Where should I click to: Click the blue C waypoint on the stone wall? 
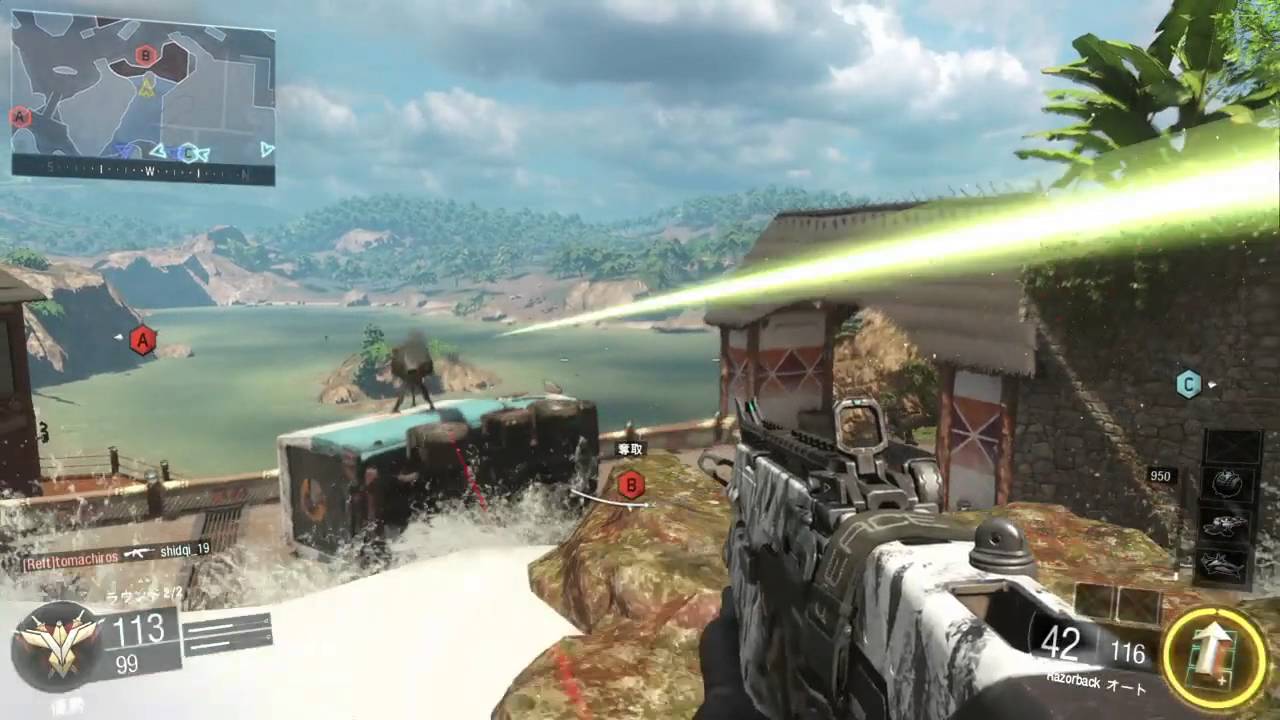(x=1188, y=383)
